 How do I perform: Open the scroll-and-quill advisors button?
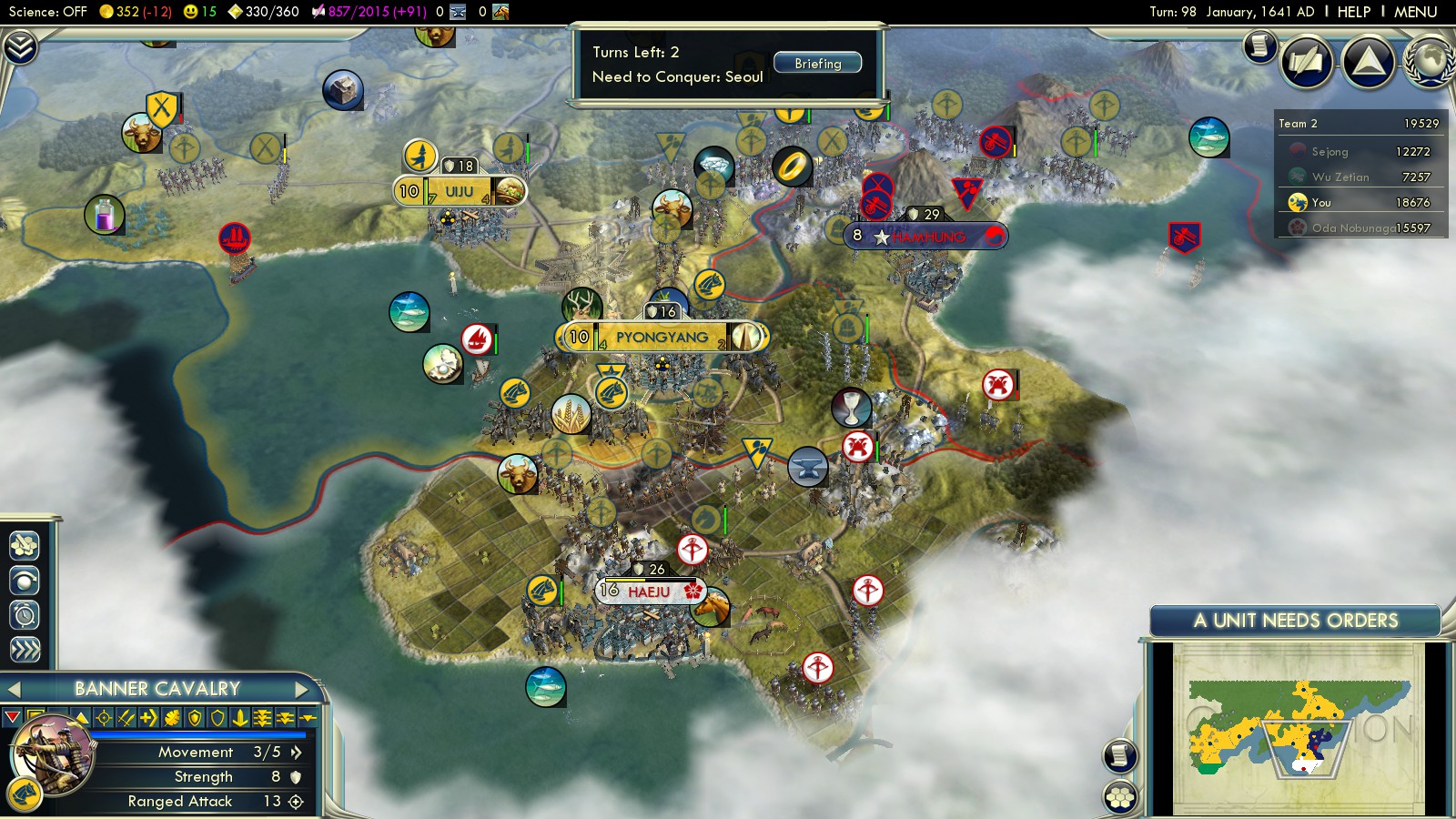click(x=1307, y=61)
